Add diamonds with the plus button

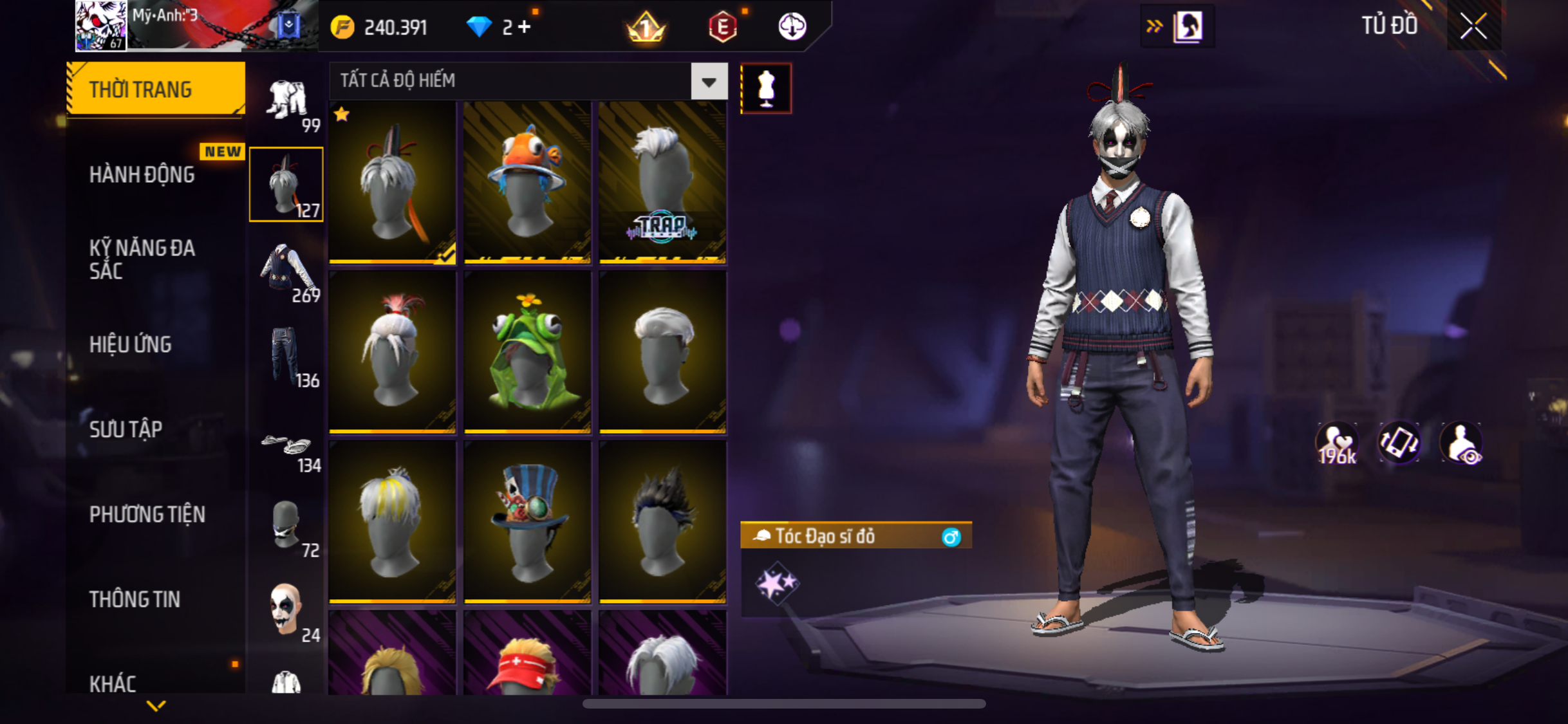(525, 27)
